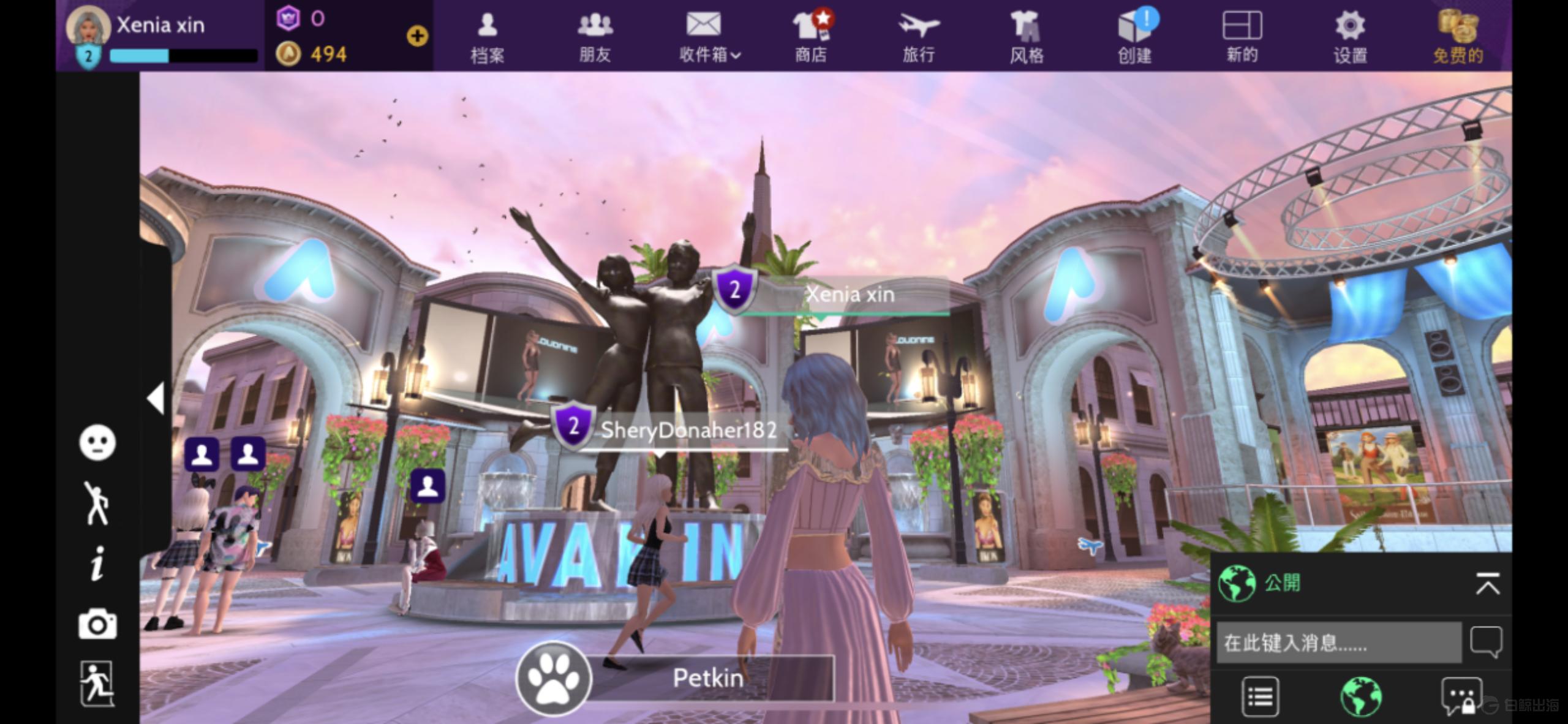Open the 档案 profile menu
Image resolution: width=1568 pixels, height=724 pixels.
point(488,37)
